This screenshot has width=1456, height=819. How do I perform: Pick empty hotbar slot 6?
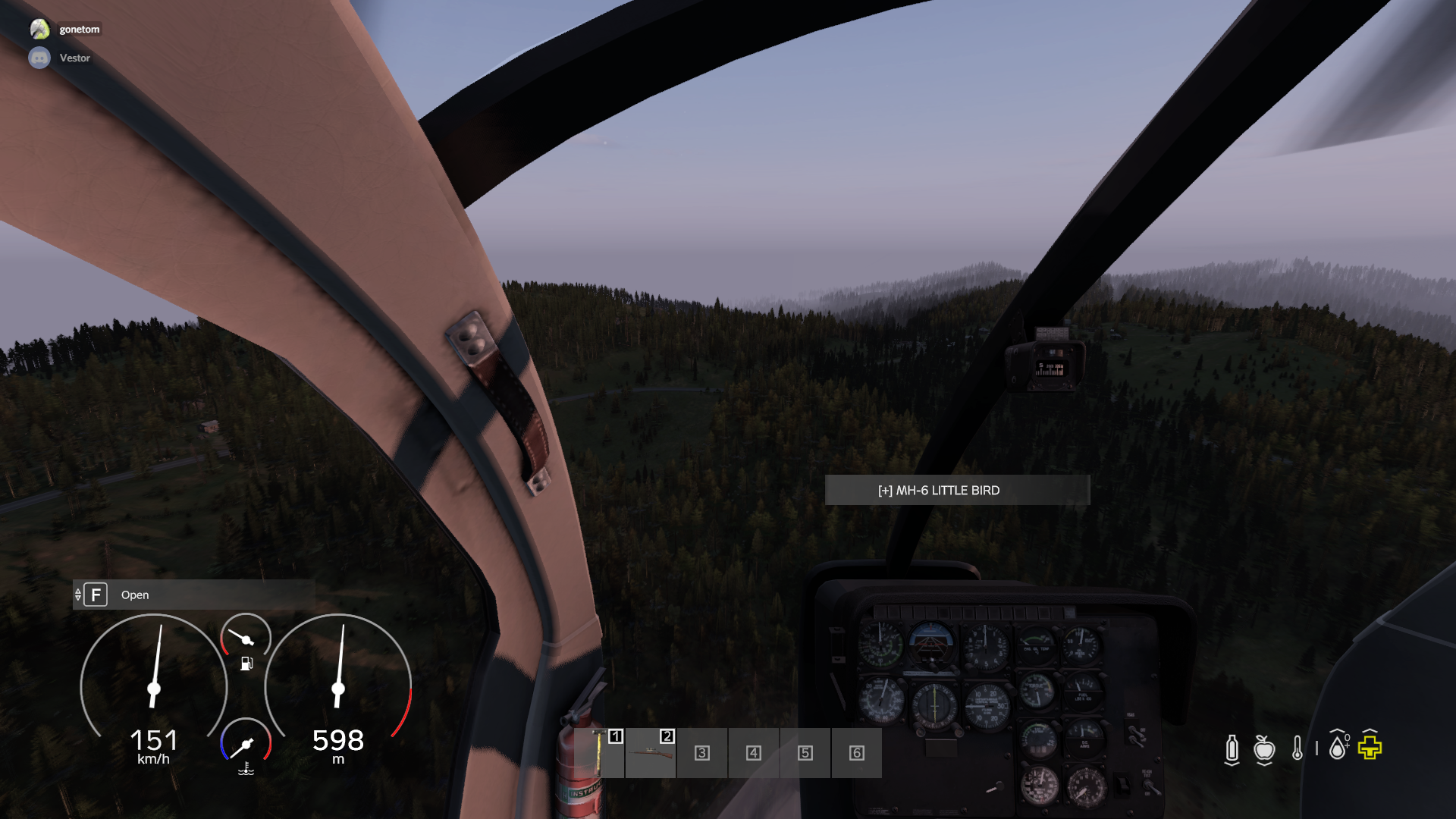point(857,753)
